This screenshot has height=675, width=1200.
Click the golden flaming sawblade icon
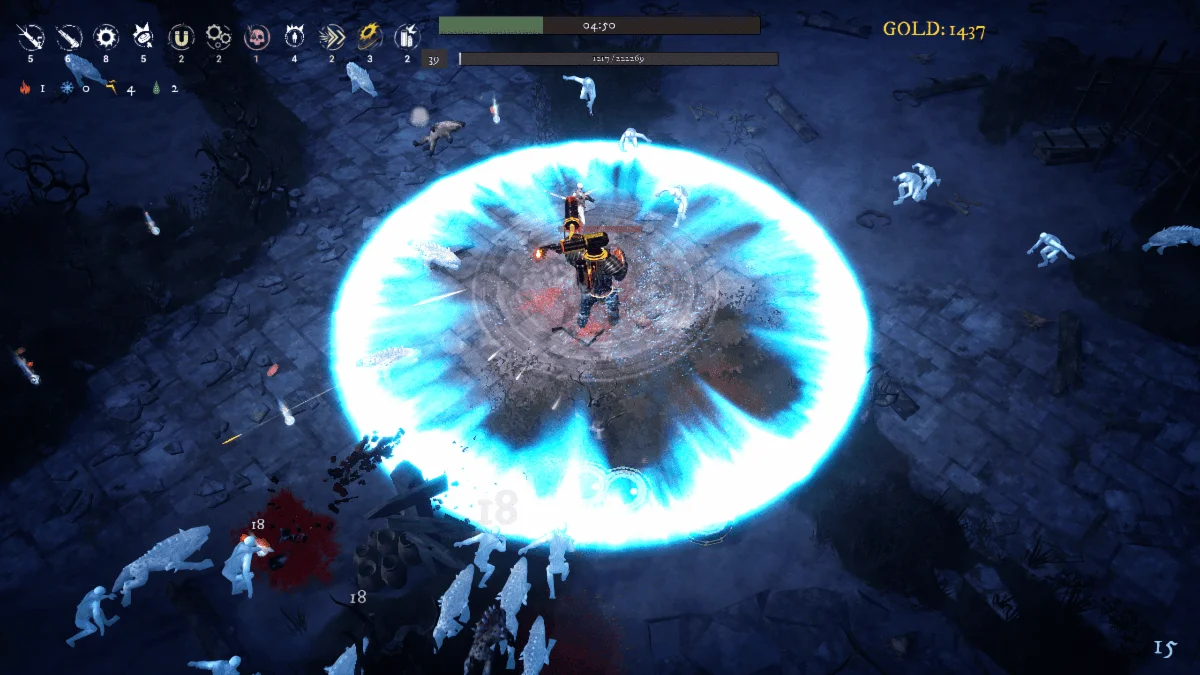tap(370, 37)
